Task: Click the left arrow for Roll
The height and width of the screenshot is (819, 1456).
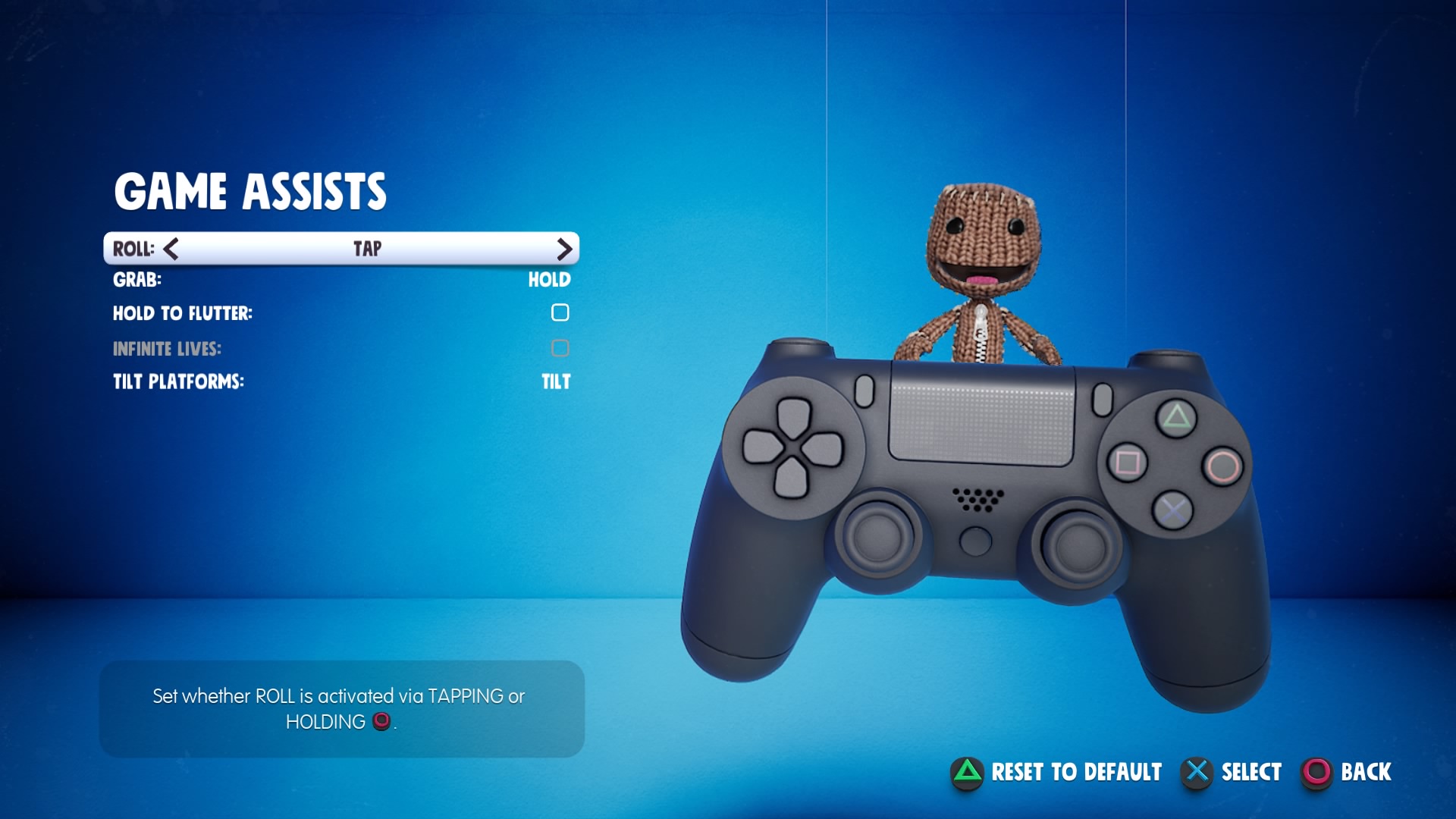Action: tap(171, 249)
